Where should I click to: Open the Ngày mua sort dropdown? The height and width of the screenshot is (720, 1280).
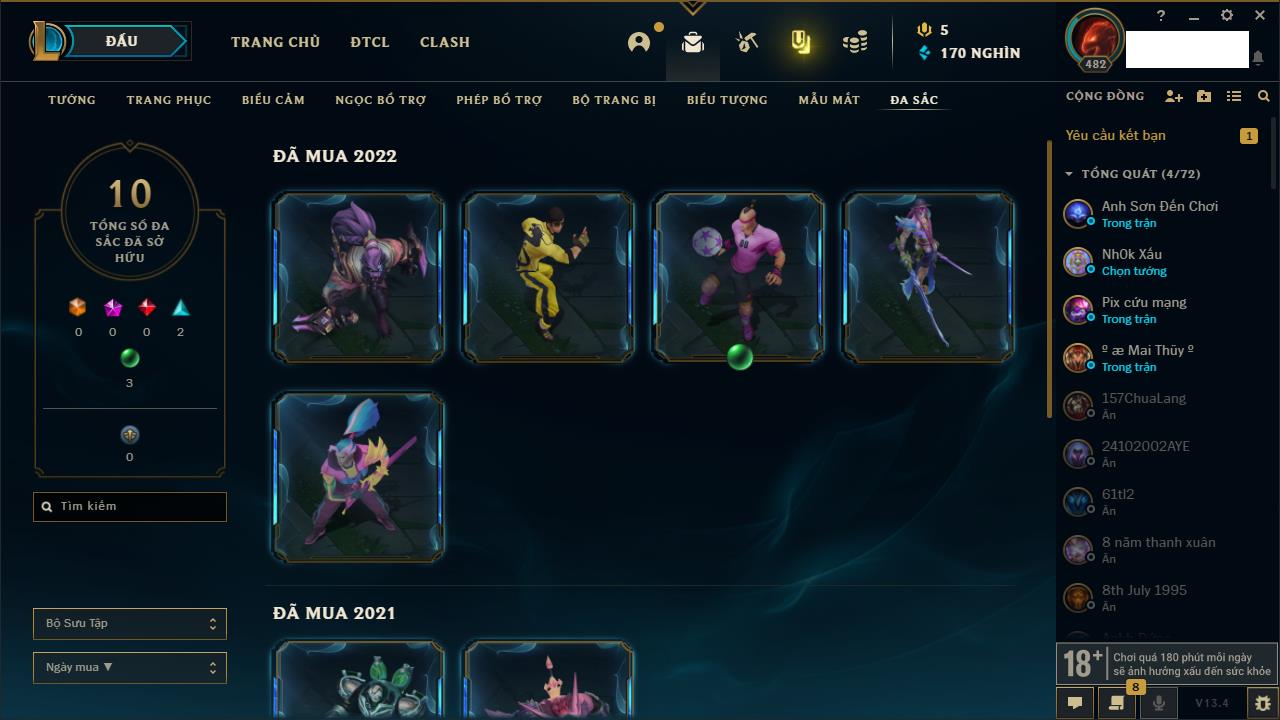(x=130, y=668)
